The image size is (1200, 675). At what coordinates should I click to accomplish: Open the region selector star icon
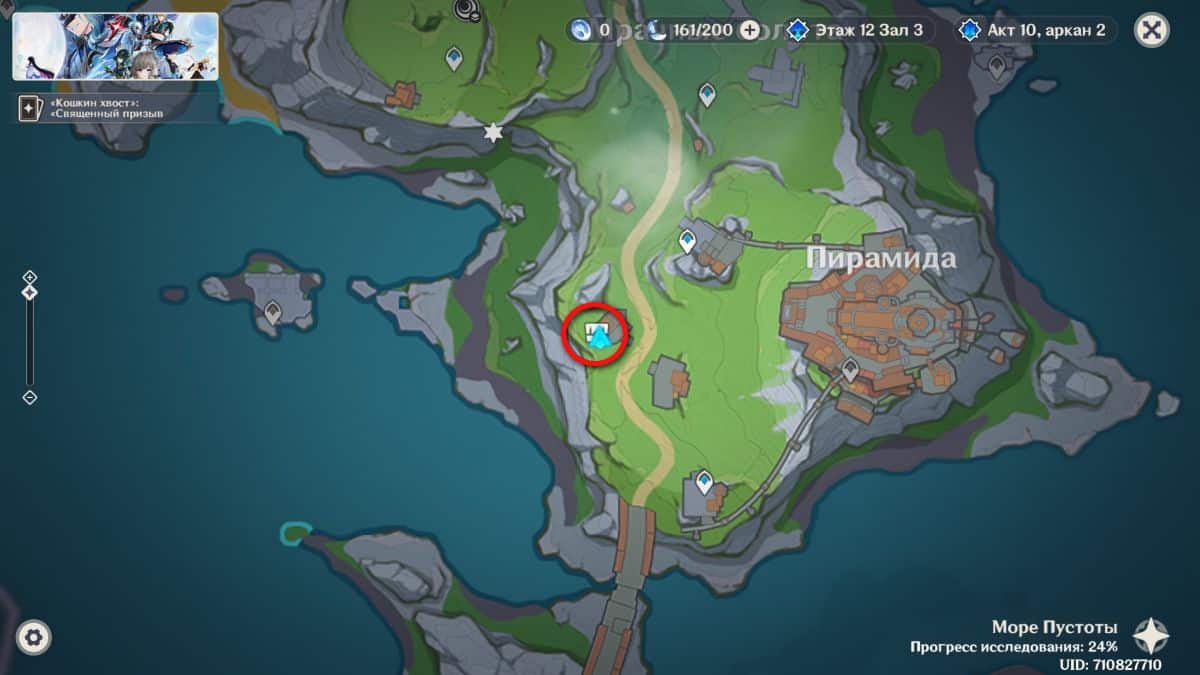pyautogui.click(x=1150, y=635)
